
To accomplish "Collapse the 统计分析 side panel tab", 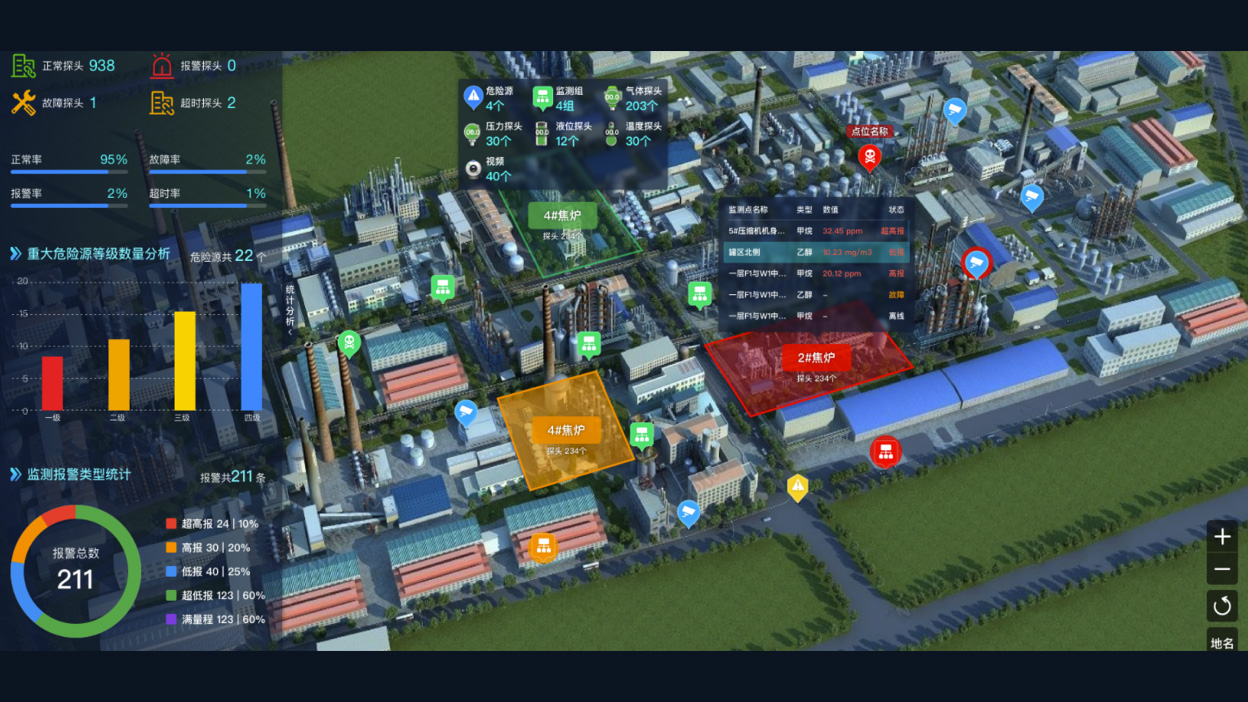I will pyautogui.click(x=290, y=308).
